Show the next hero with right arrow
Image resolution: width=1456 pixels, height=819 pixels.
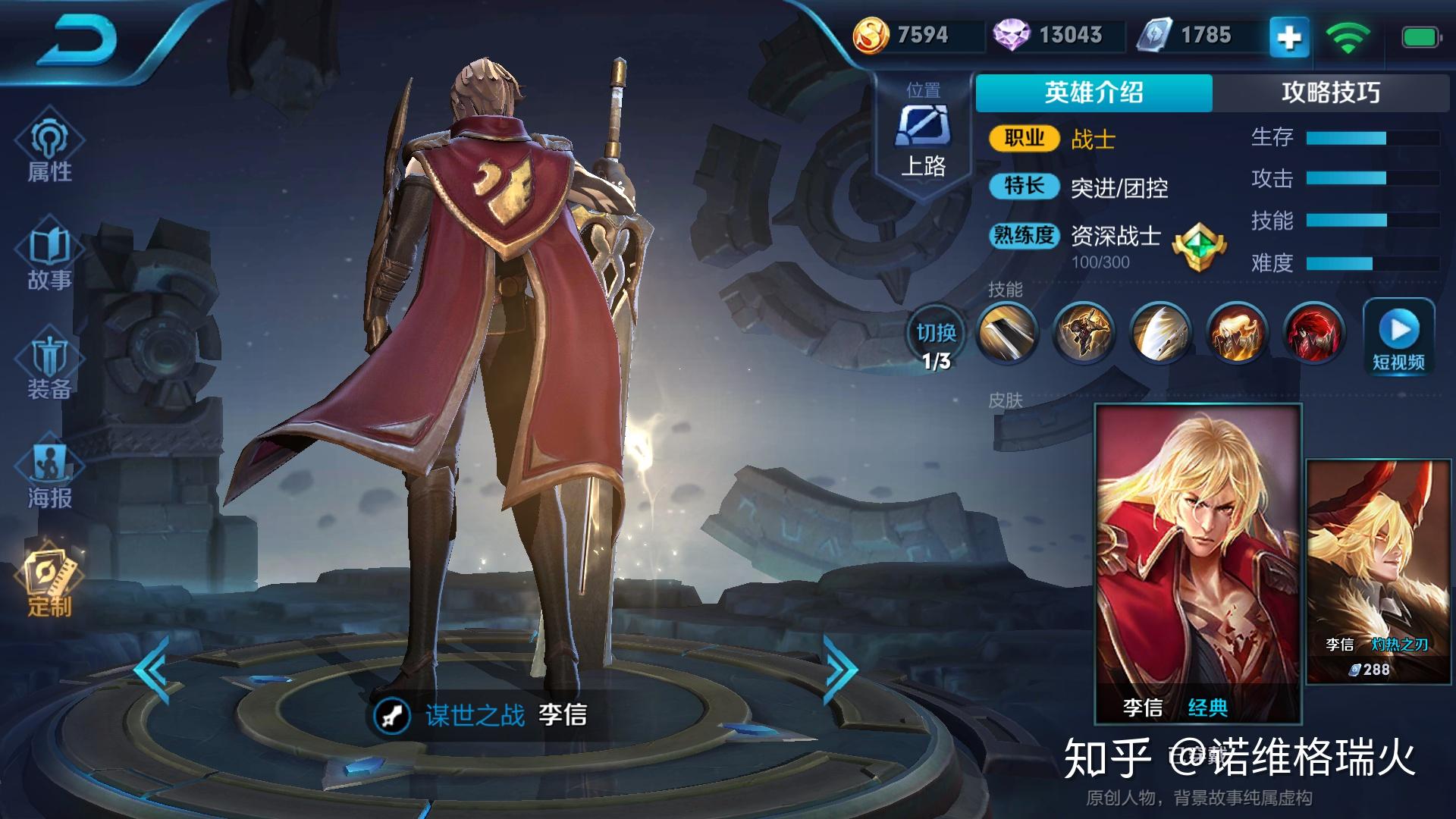coord(840,670)
